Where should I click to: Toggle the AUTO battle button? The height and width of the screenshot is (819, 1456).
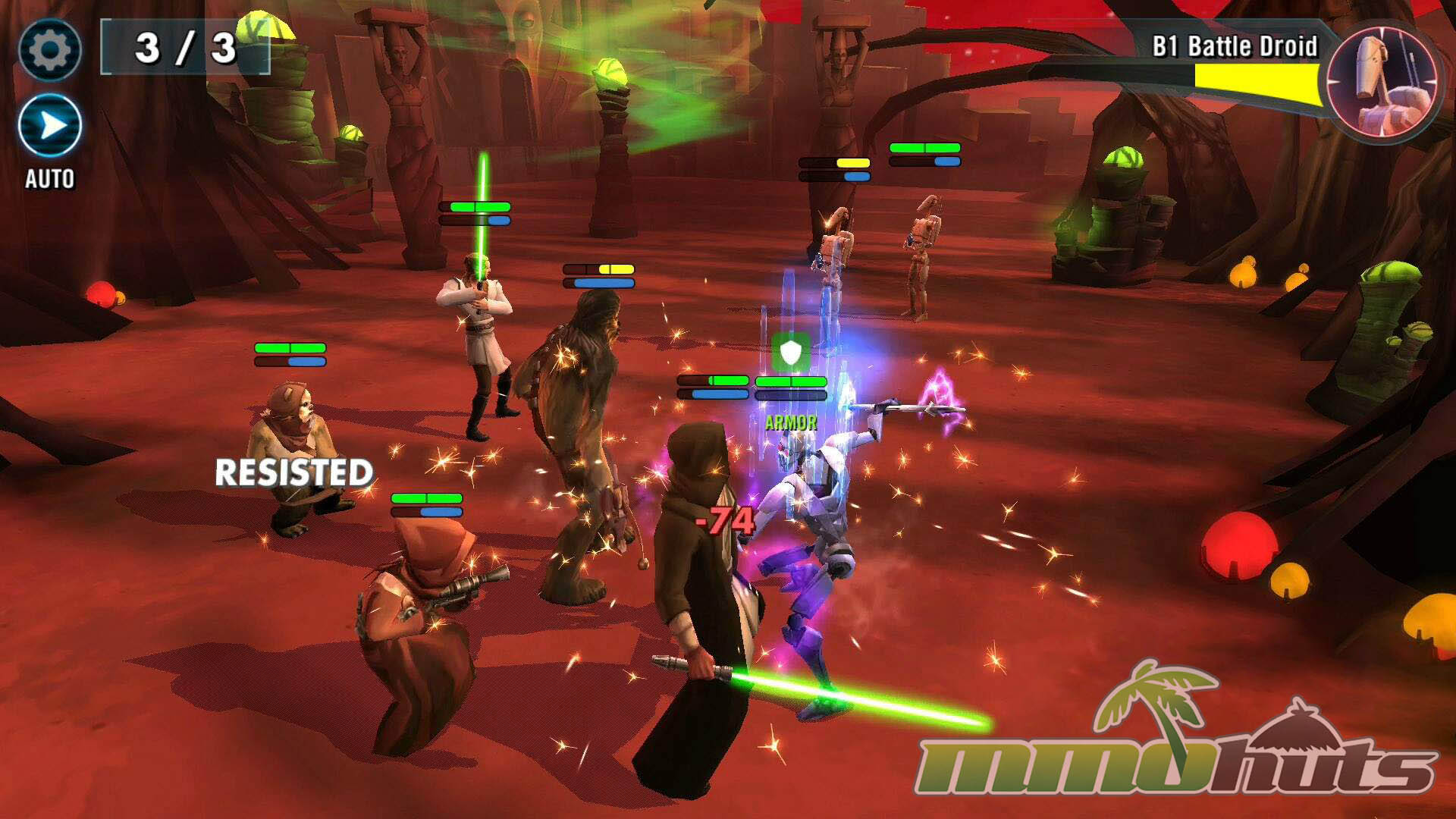click(x=50, y=126)
